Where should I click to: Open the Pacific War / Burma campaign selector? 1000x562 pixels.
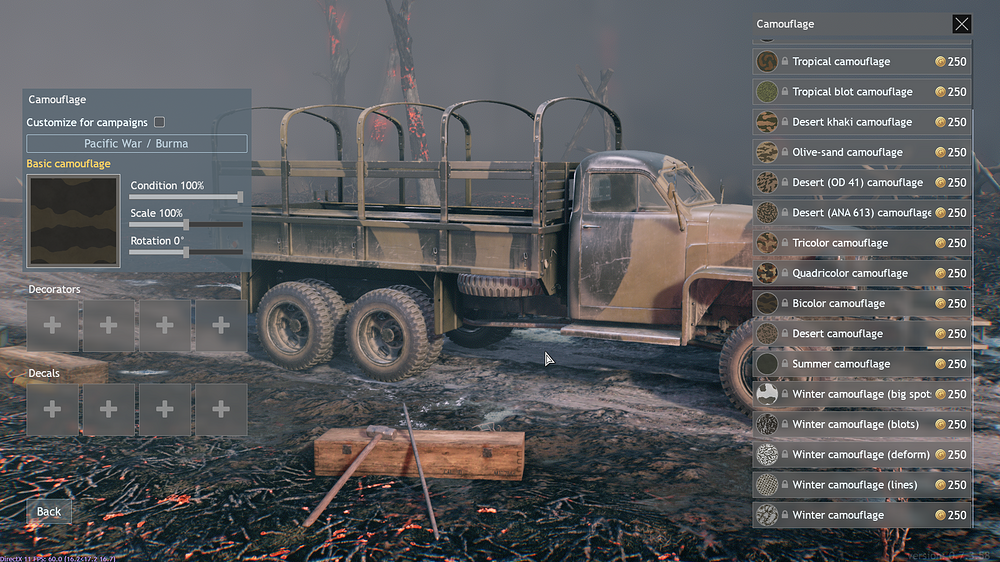tap(136, 143)
